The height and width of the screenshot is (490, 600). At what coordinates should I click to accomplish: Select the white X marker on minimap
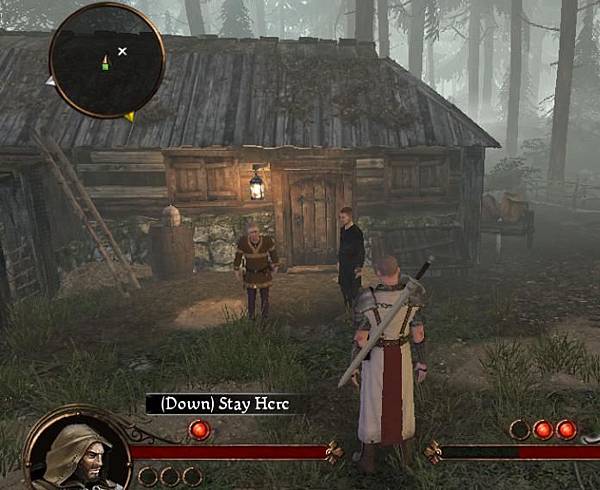tap(123, 50)
